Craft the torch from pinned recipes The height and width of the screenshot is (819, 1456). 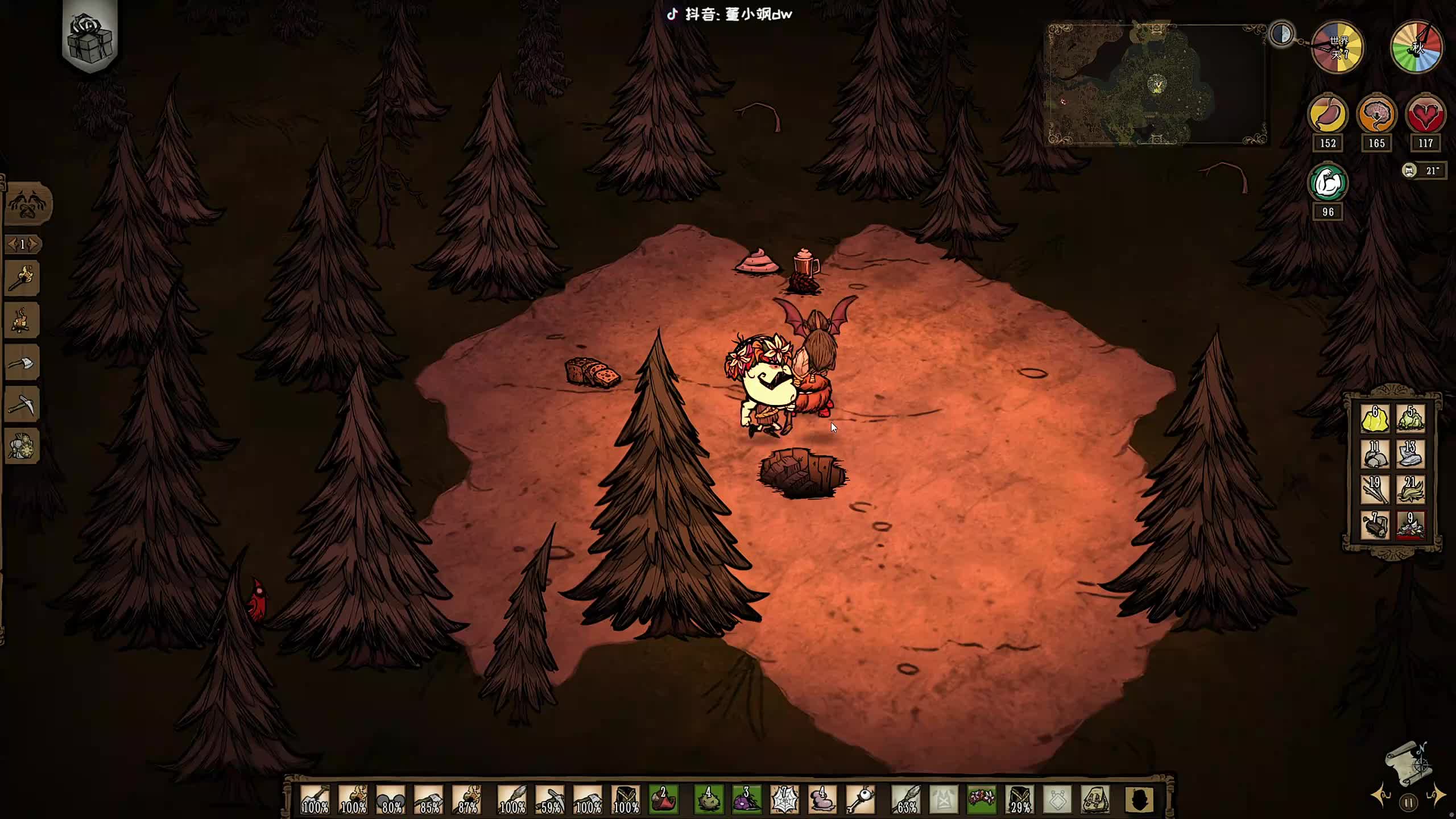coord(22,278)
